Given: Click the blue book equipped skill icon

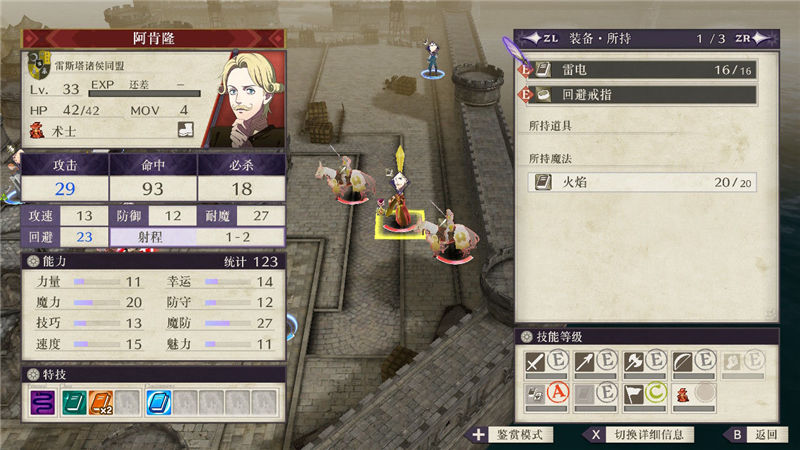Looking at the screenshot, I should 160,402.
